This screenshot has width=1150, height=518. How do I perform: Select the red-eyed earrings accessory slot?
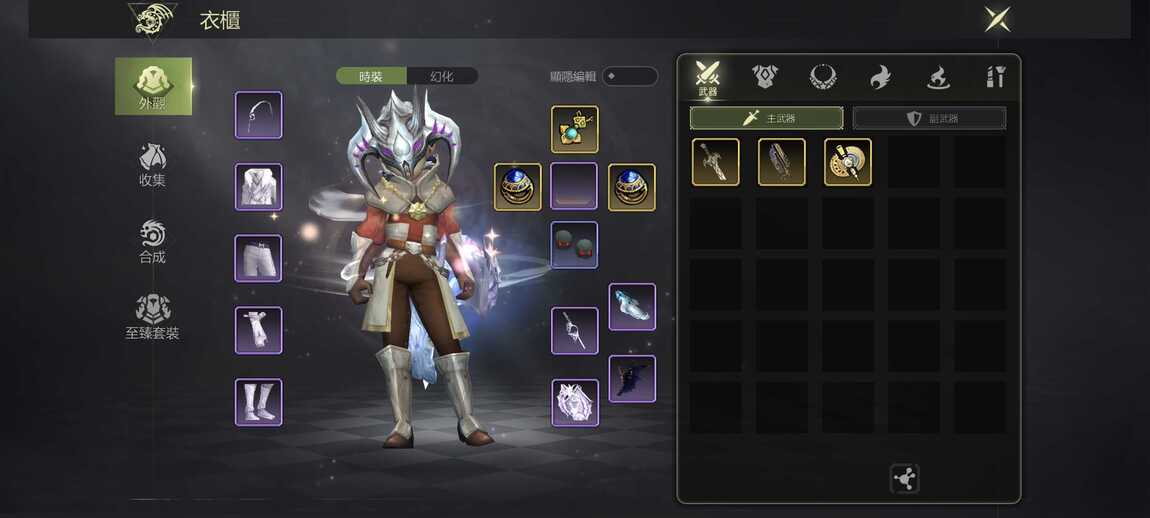574,245
